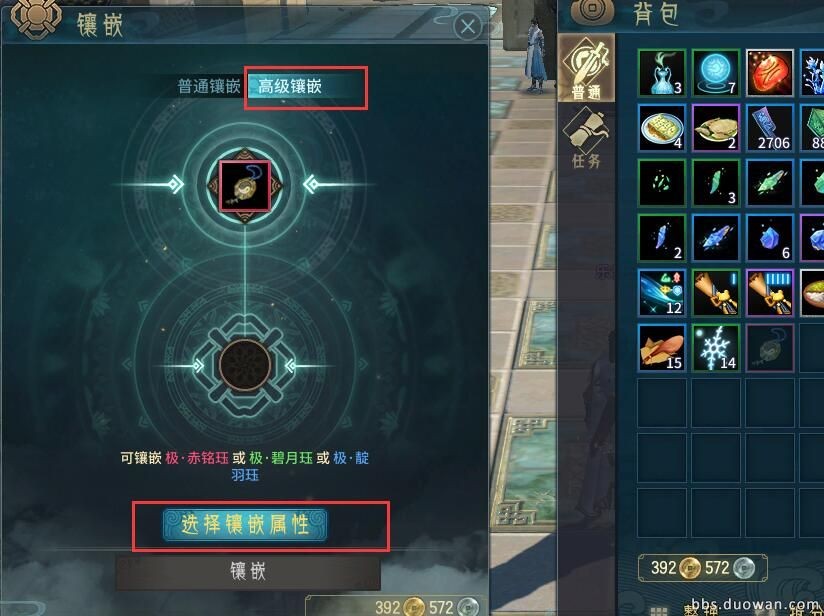The width and height of the screenshot is (824, 616).
Task: Select the purple-bordered dumpling dish with count 2
Action: click(x=716, y=128)
